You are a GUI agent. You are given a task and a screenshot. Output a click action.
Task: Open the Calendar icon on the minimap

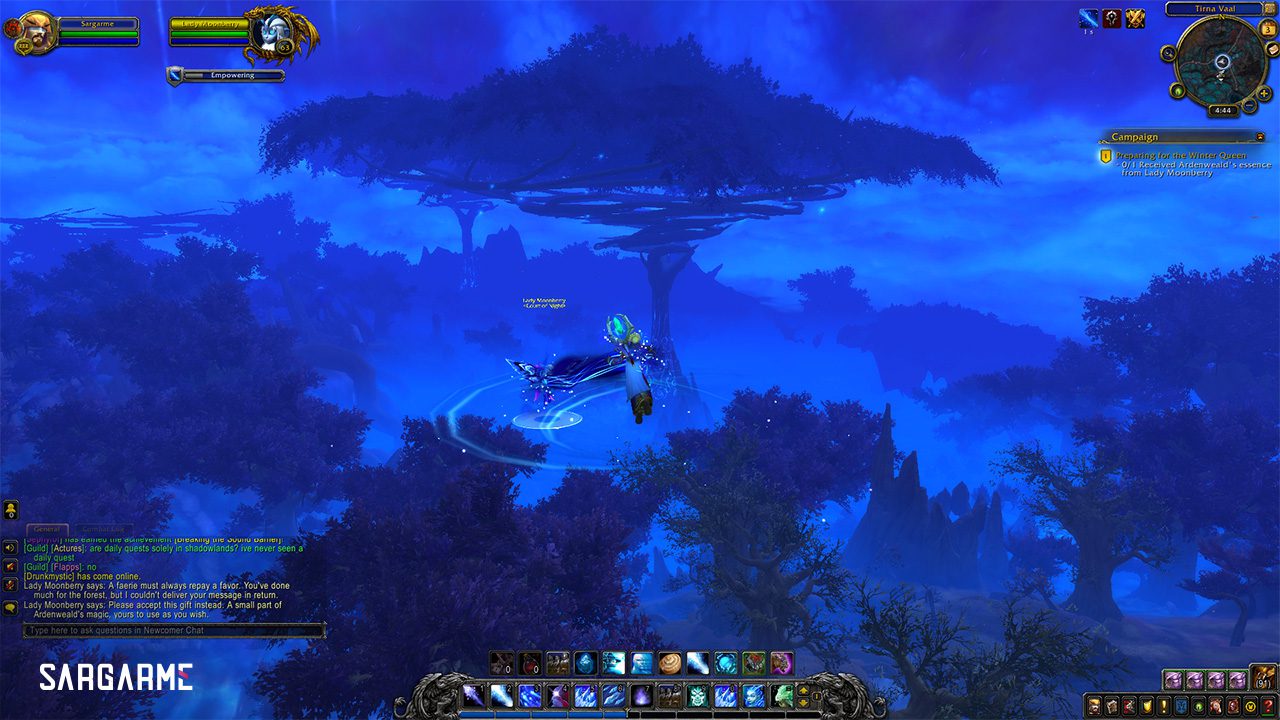click(x=1268, y=30)
